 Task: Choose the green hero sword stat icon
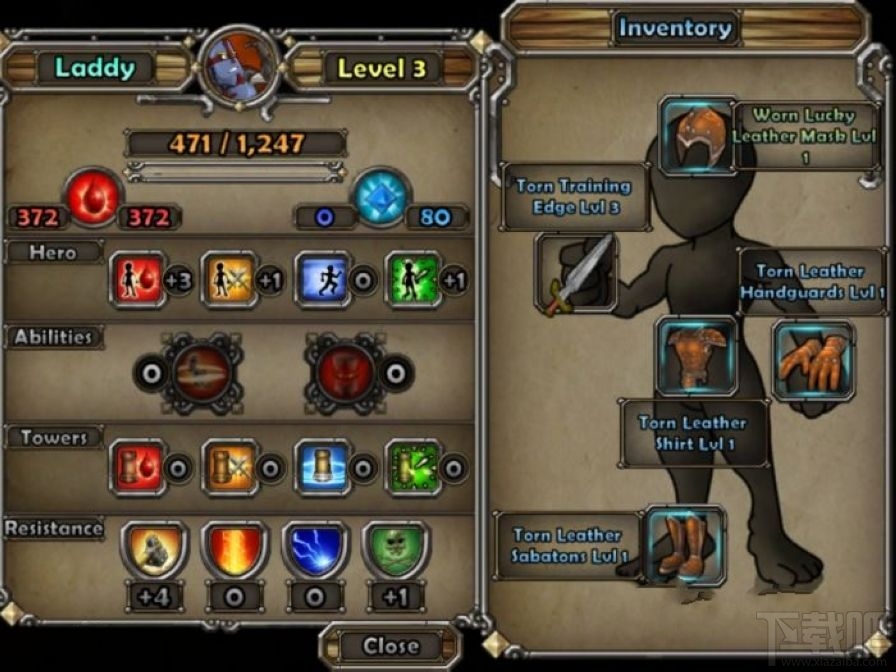point(413,280)
